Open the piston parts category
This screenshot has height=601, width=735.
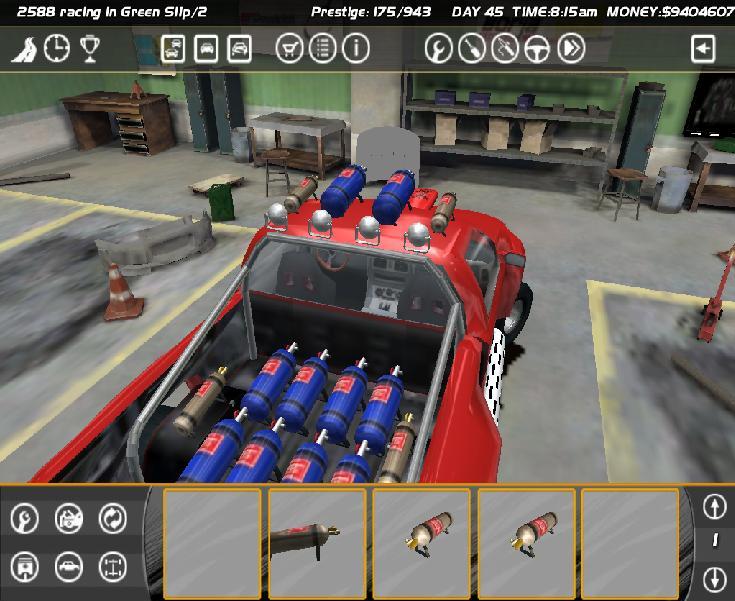pyautogui.click(x=25, y=567)
